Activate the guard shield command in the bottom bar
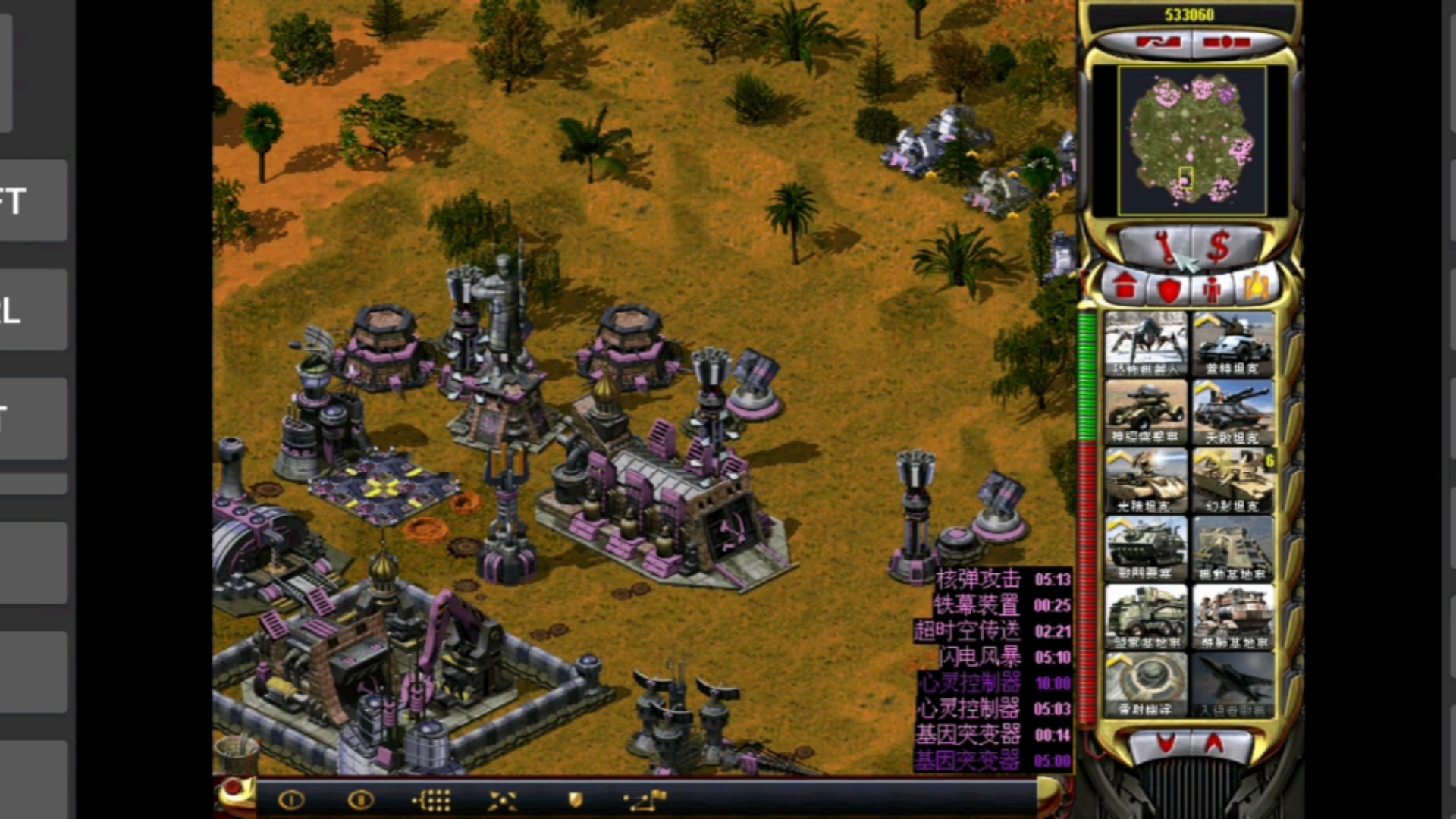 576,800
